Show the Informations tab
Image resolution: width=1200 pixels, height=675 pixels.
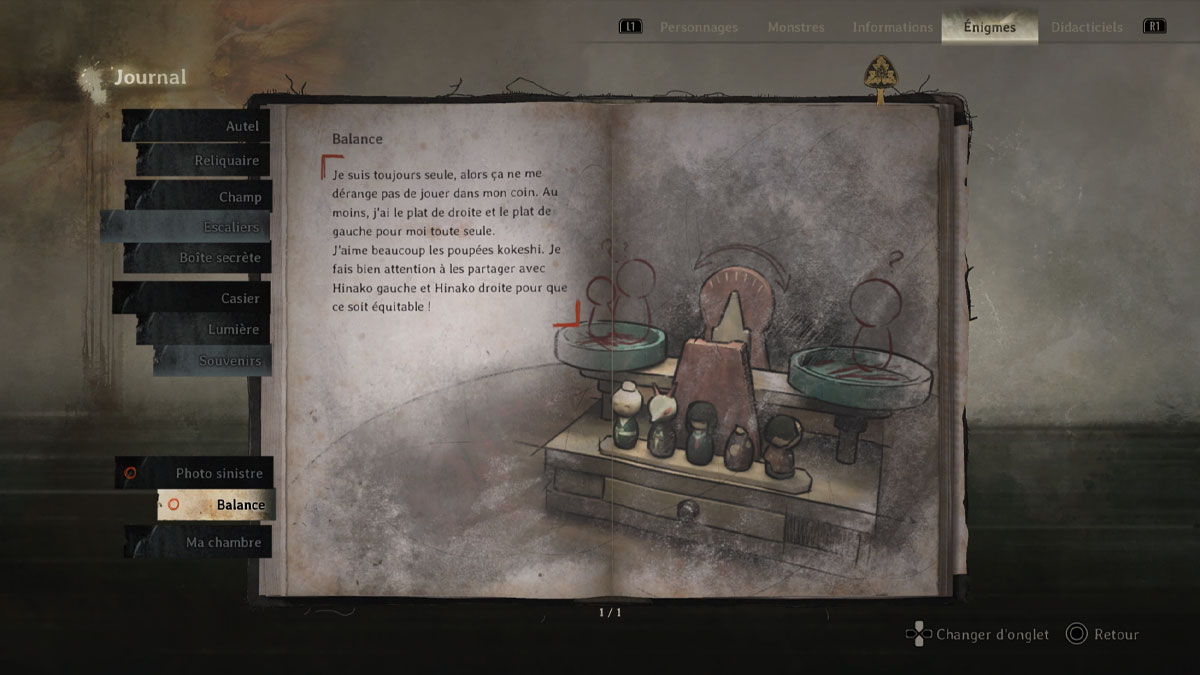pyautogui.click(x=893, y=27)
